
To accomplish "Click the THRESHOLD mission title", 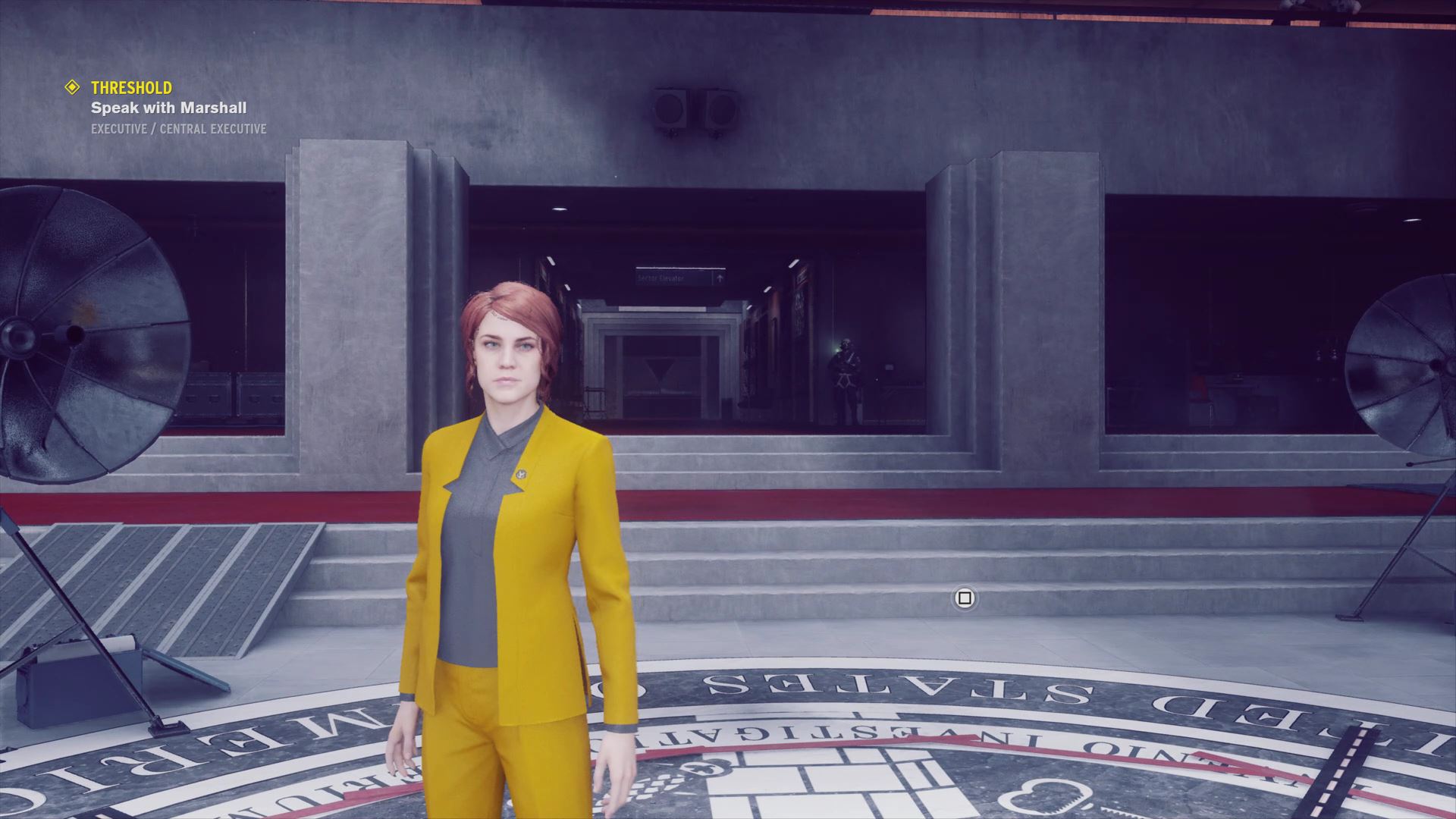I will point(130,87).
